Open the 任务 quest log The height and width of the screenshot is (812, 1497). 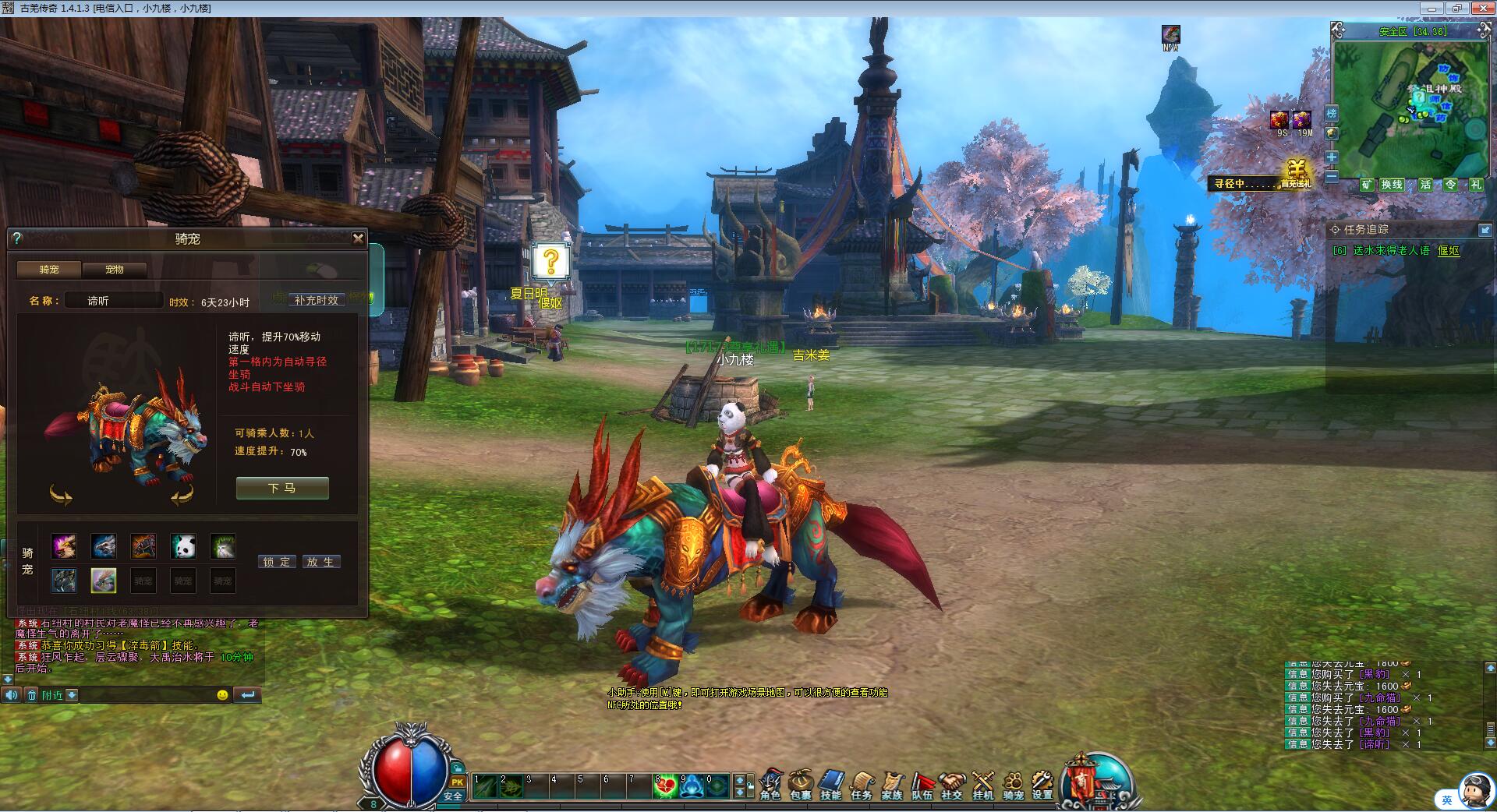click(x=862, y=784)
